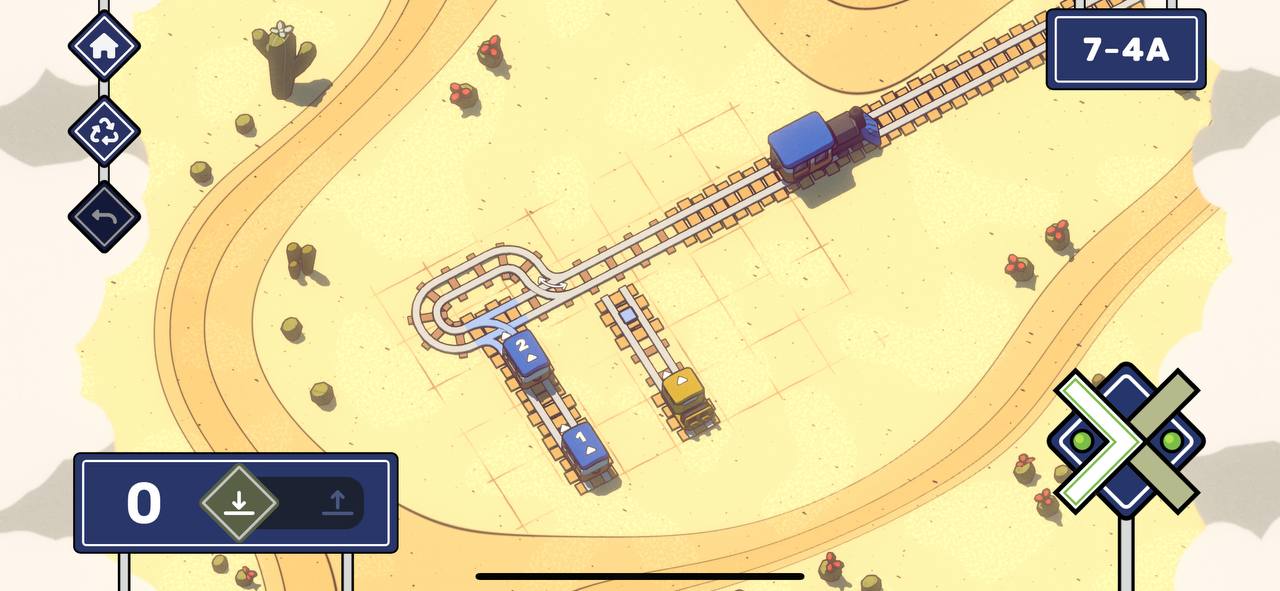Return to the home menu

pyautogui.click(x=104, y=46)
